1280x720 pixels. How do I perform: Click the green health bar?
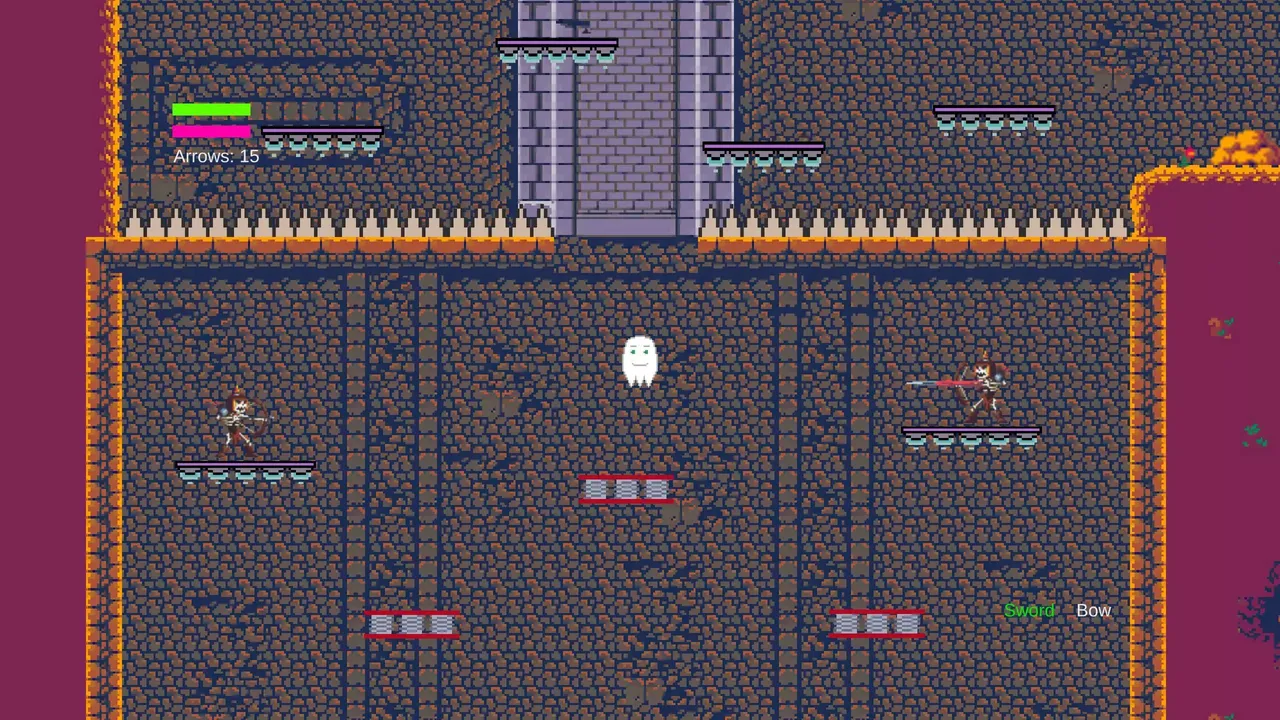point(211,111)
